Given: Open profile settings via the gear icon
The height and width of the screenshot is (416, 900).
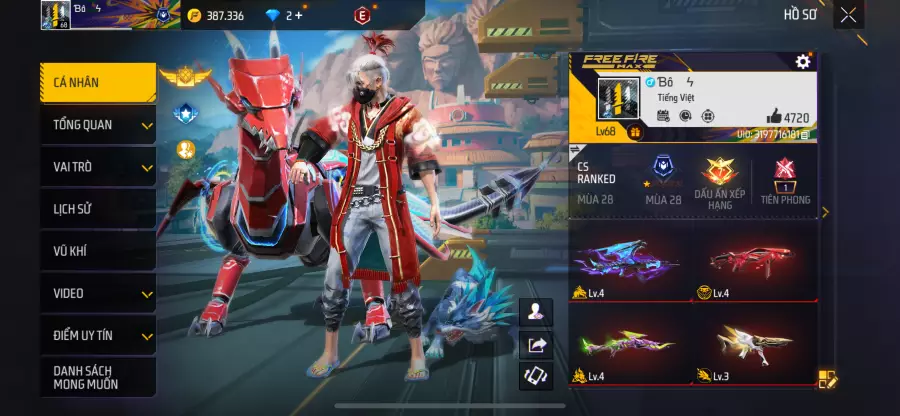Looking at the screenshot, I should pyautogui.click(x=802, y=62).
